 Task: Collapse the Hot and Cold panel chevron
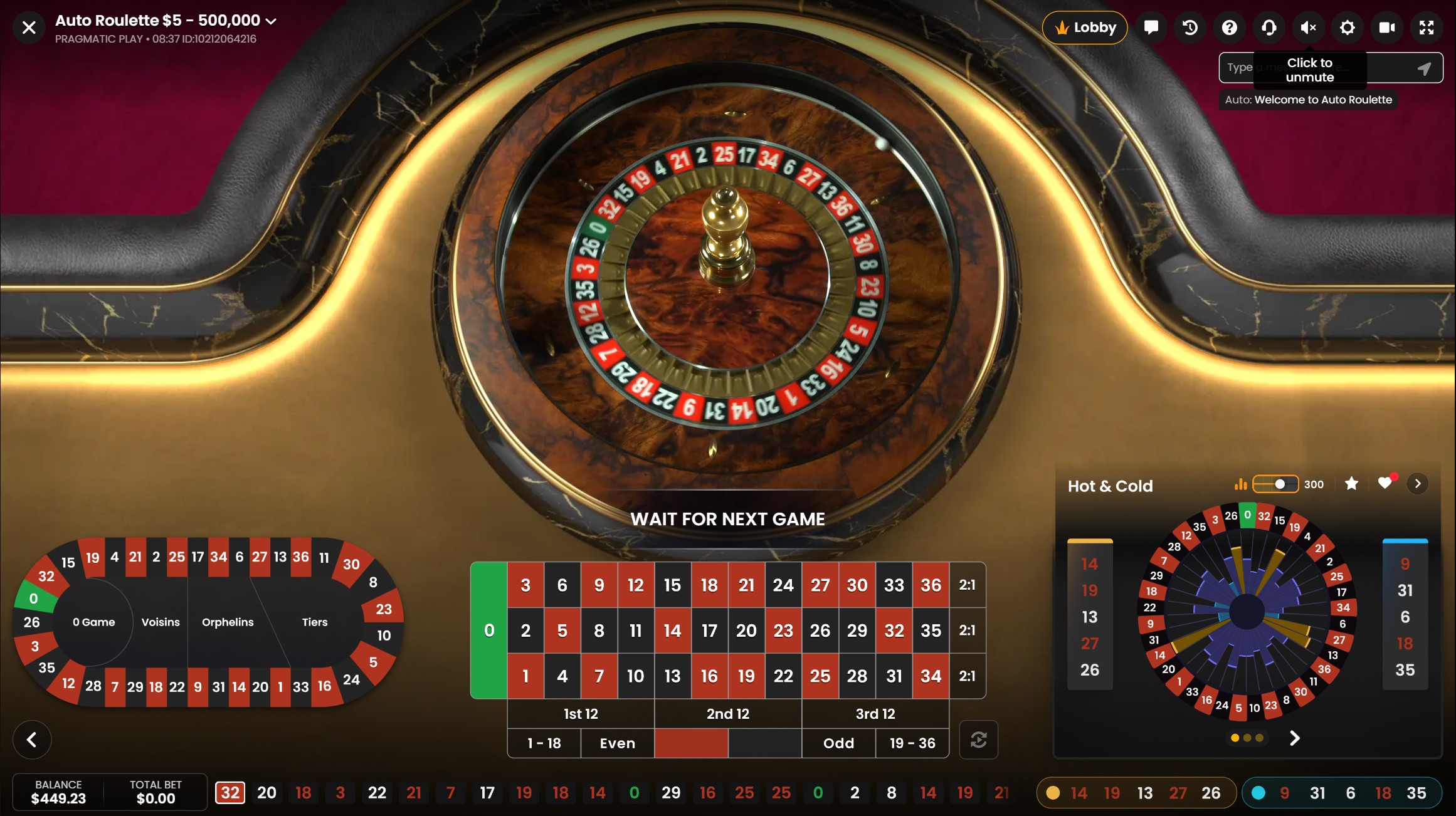1417,483
